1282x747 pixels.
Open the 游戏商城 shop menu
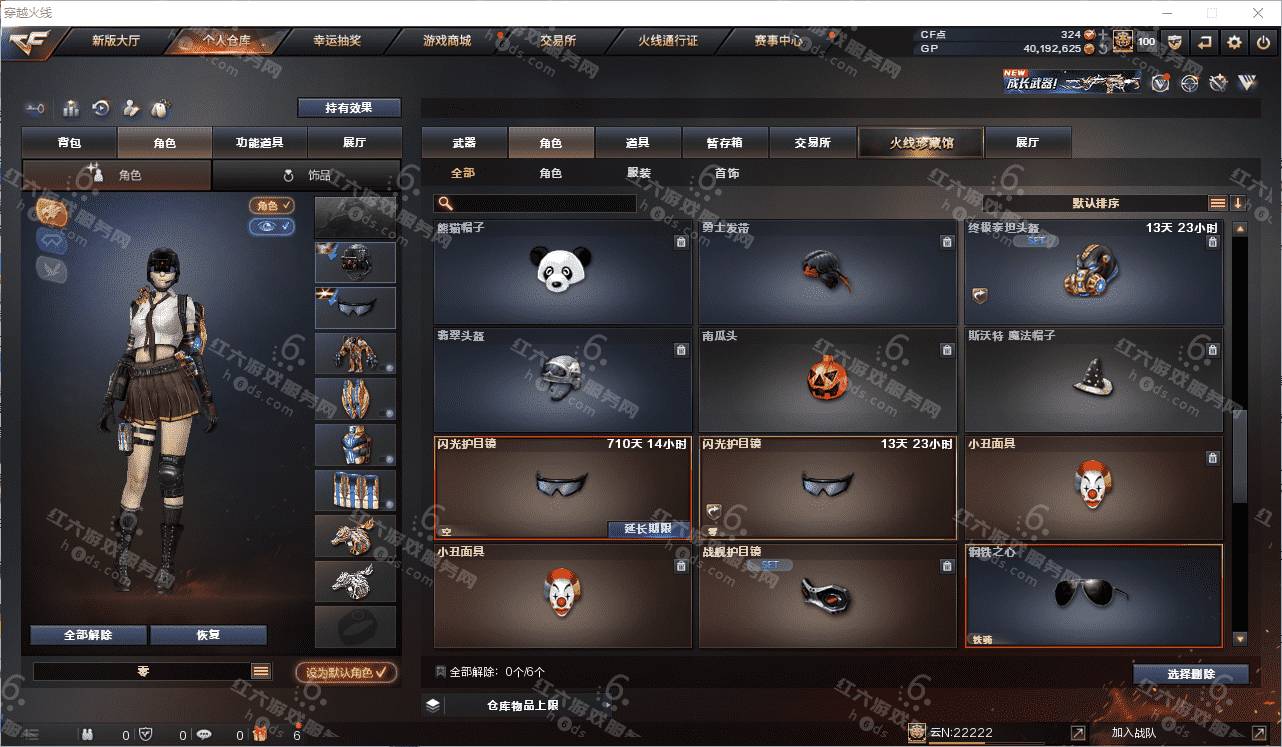(x=446, y=41)
